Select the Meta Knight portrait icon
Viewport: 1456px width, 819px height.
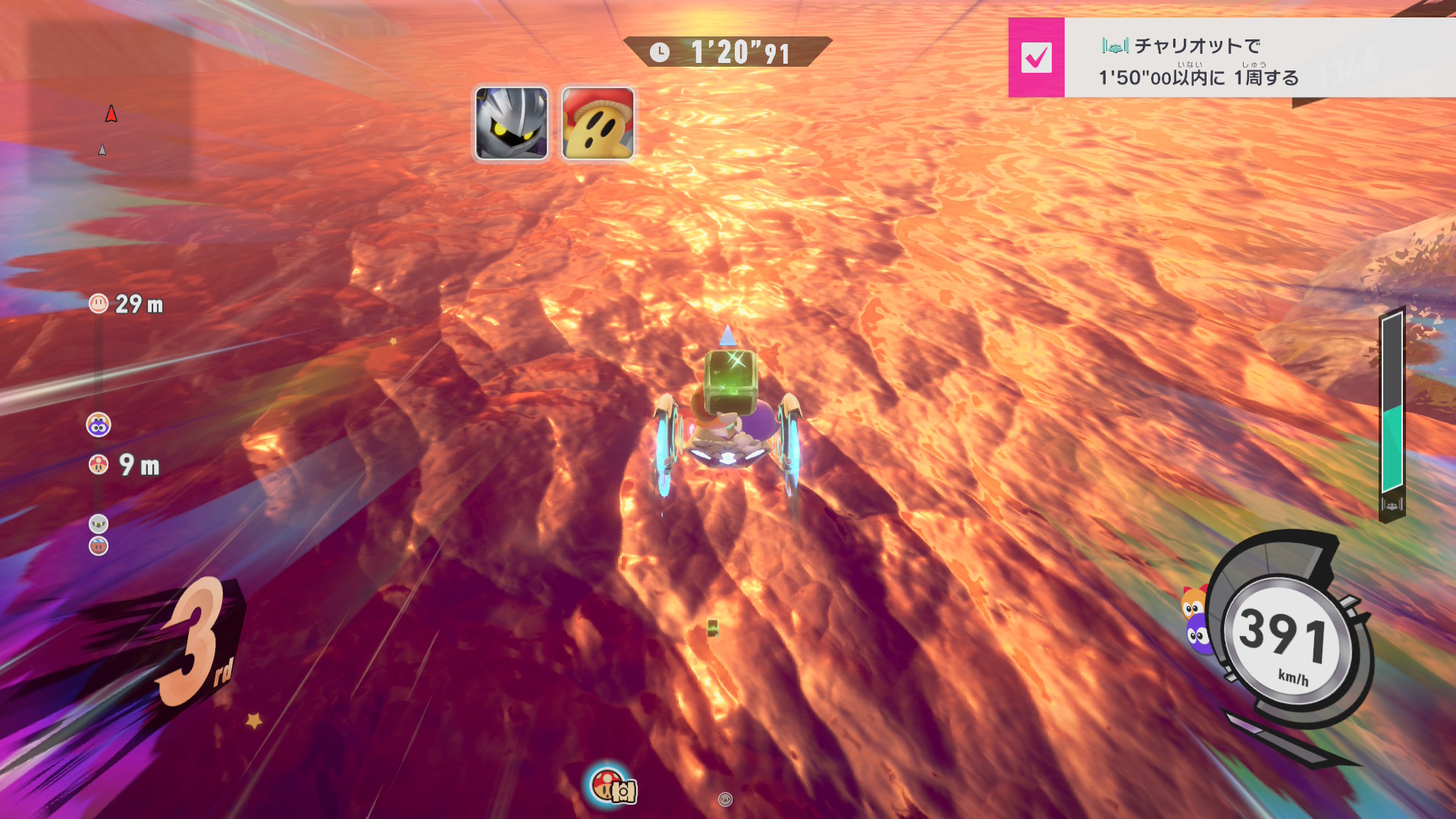[x=511, y=123]
